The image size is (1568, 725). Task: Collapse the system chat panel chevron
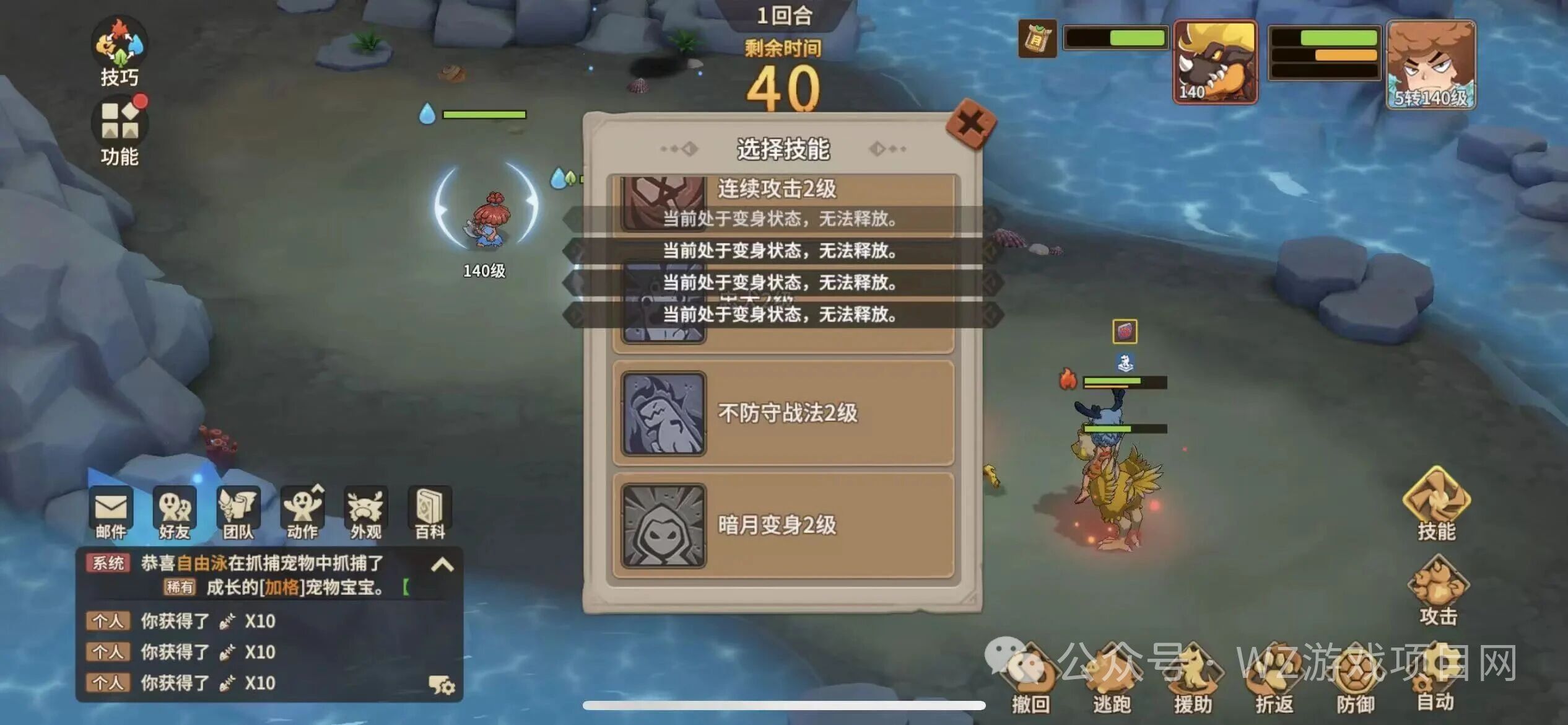pos(443,565)
